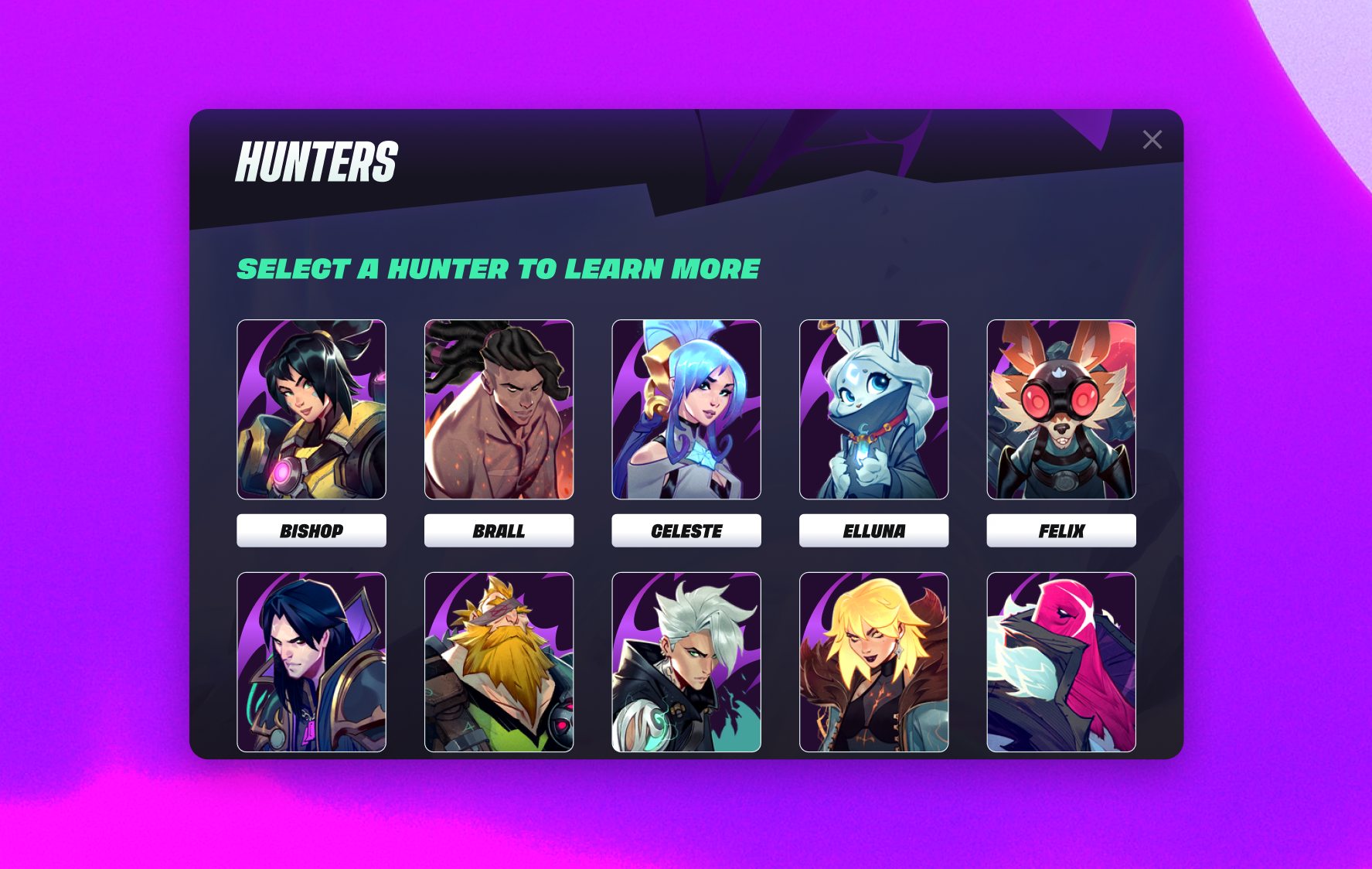Select the blonde fur-collared hunter portrait

pyautogui.click(x=873, y=662)
